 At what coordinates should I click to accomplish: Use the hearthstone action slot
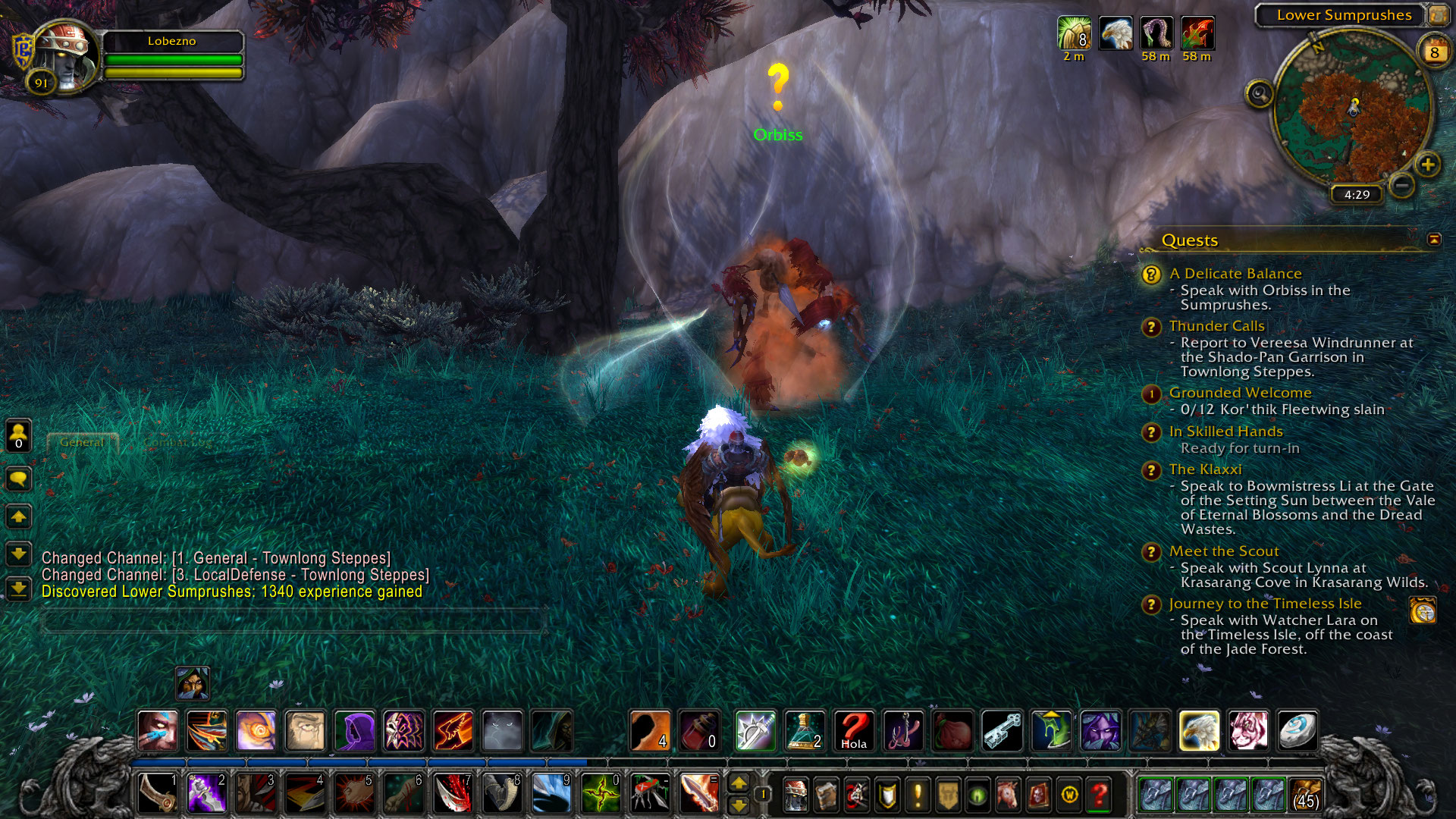click(x=1298, y=731)
